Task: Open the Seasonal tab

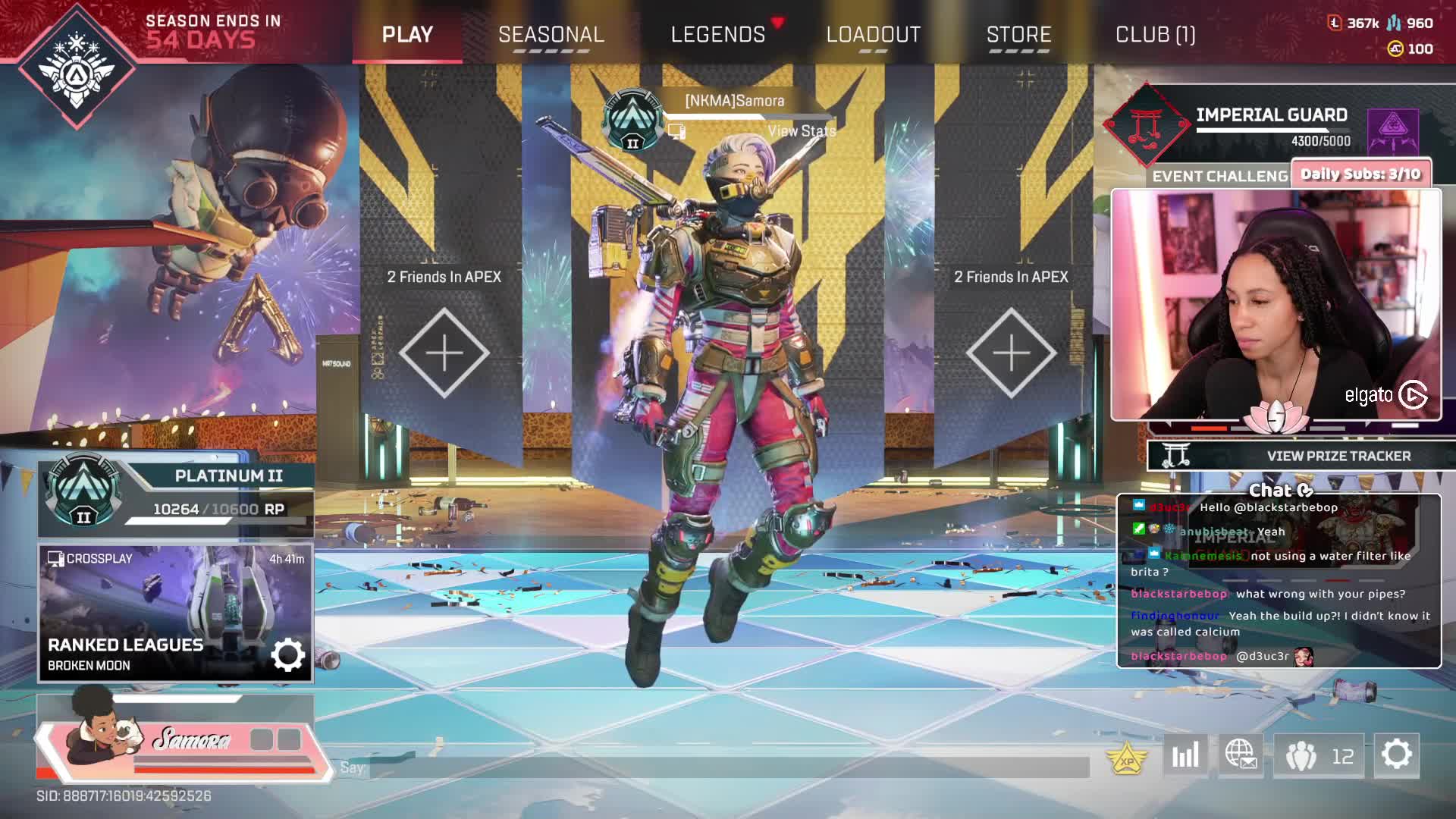Action: 551,35
